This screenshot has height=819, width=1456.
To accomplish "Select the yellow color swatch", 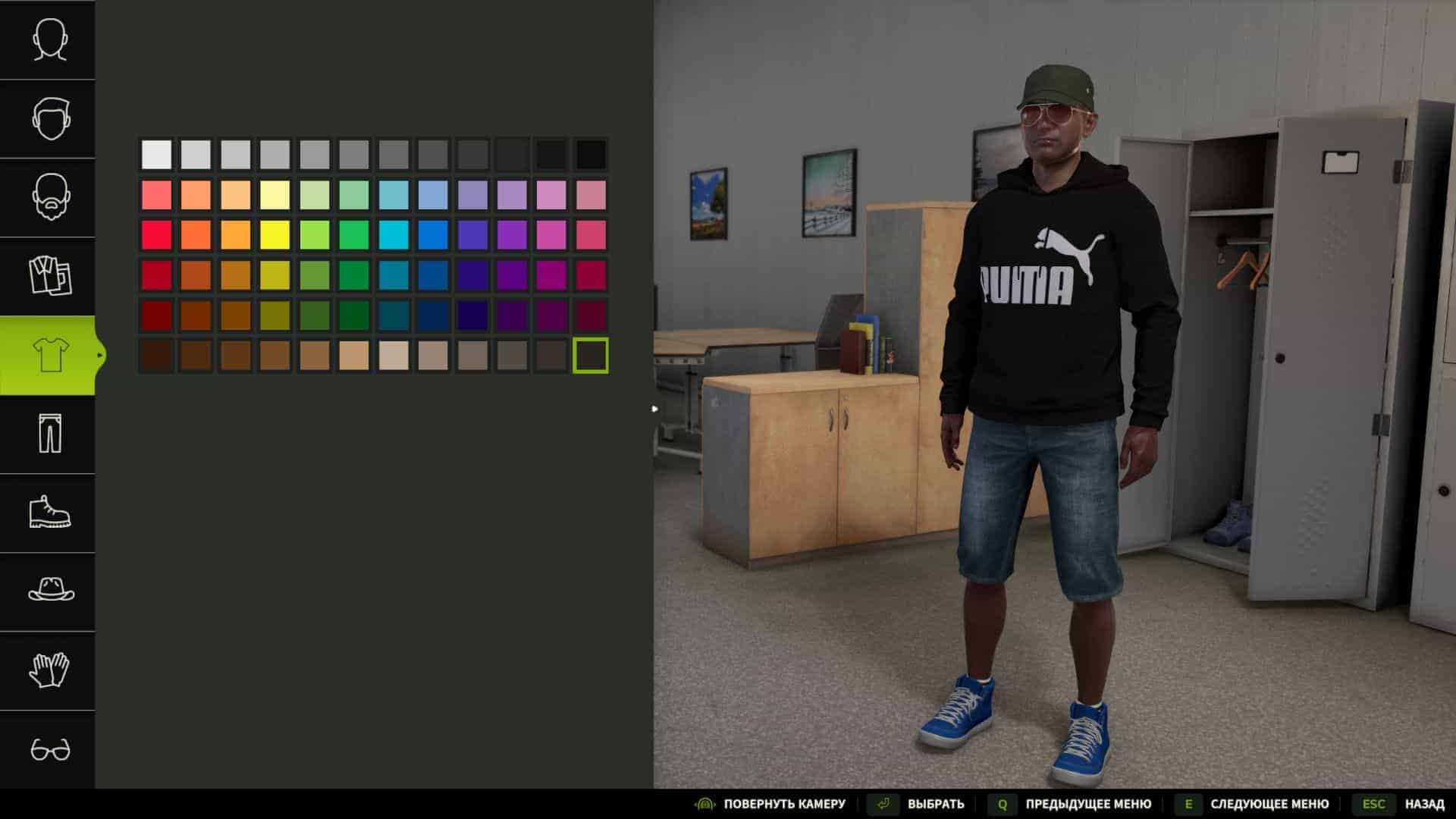I will 275,234.
